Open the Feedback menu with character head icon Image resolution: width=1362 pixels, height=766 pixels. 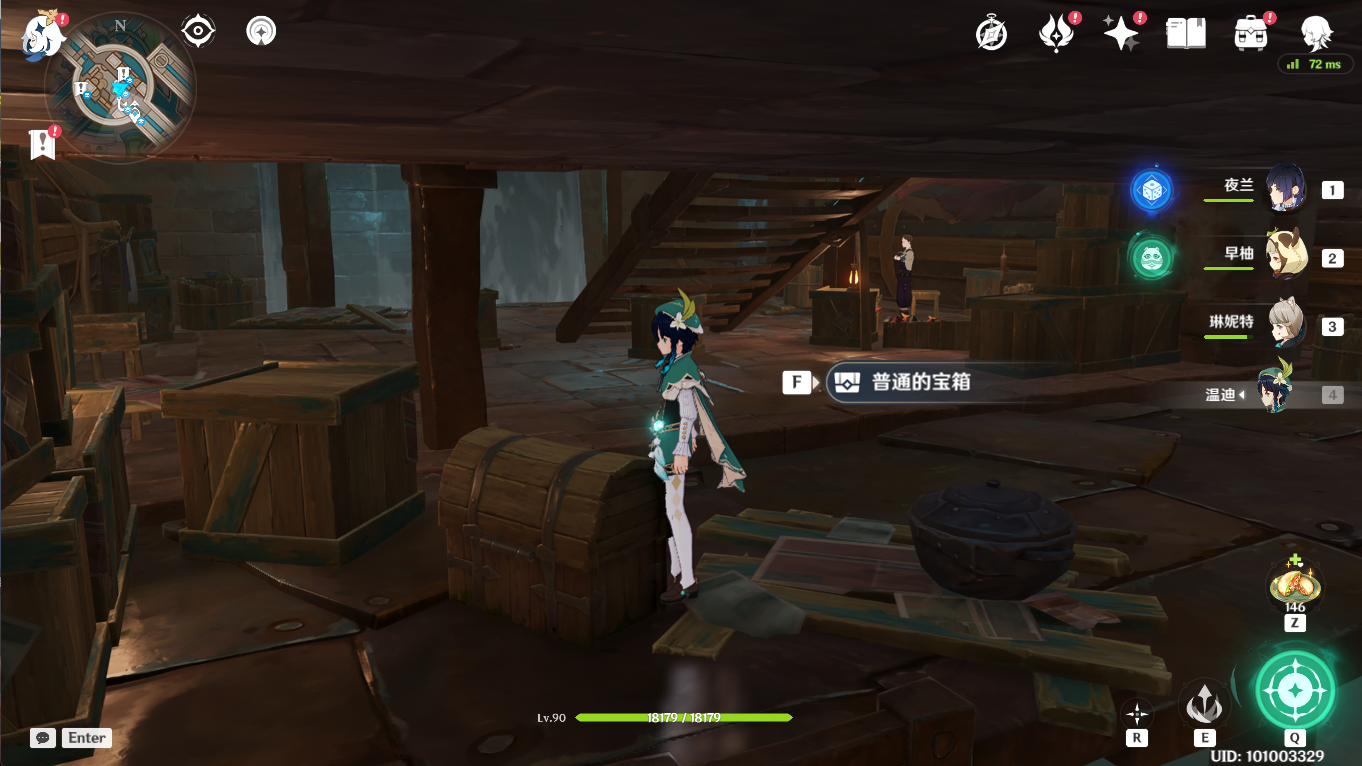(x=1316, y=31)
